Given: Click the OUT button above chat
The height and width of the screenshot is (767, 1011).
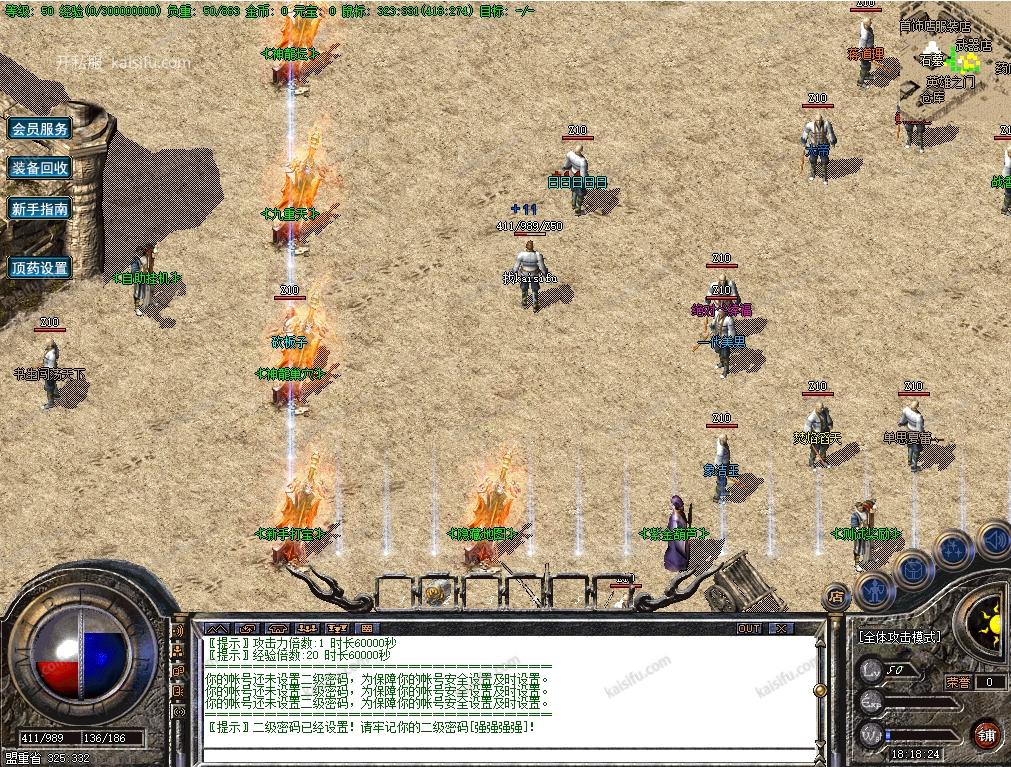Looking at the screenshot, I should coord(749,628).
